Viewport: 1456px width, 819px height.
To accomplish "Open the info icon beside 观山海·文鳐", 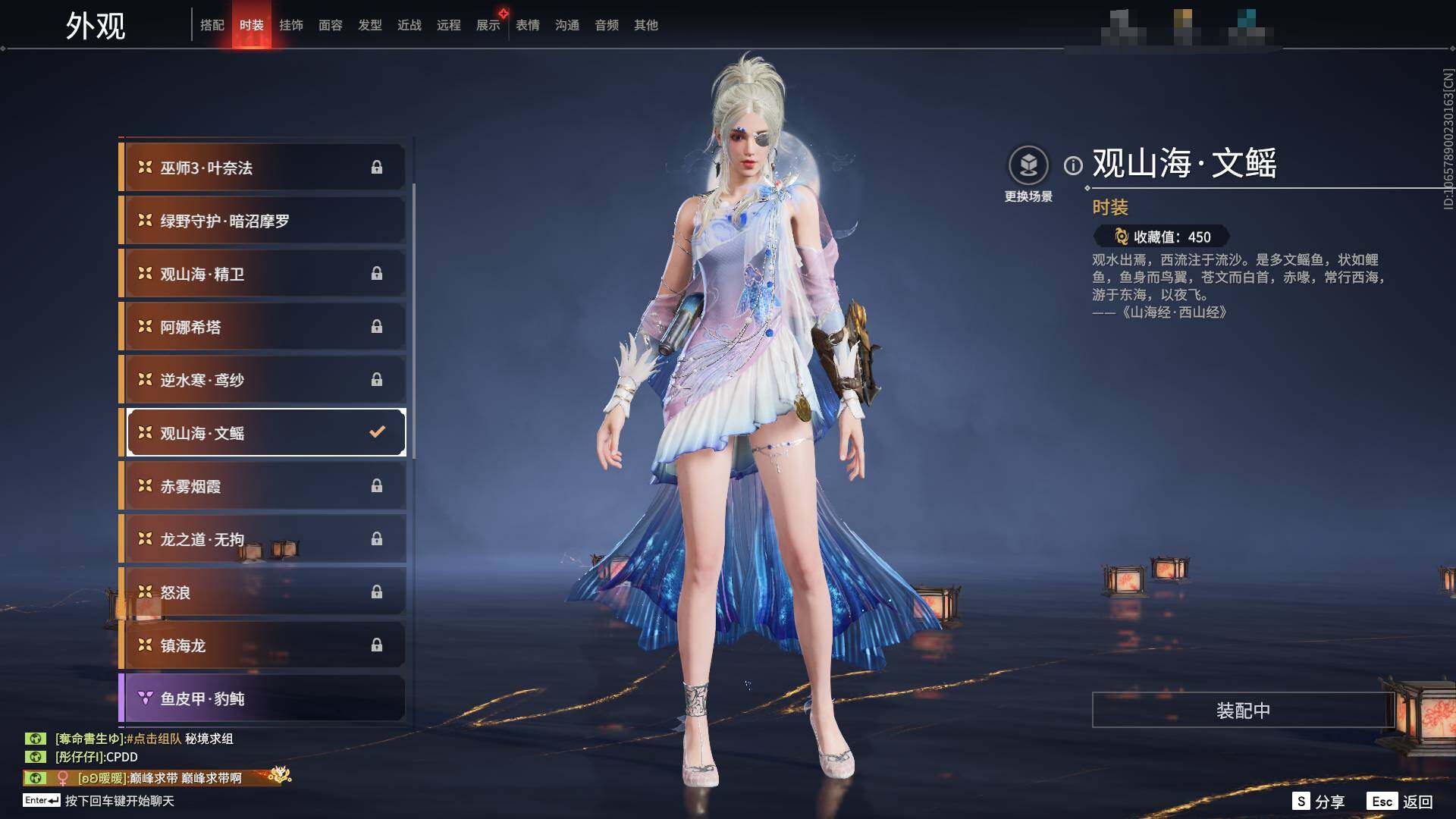I will pos(1073,165).
